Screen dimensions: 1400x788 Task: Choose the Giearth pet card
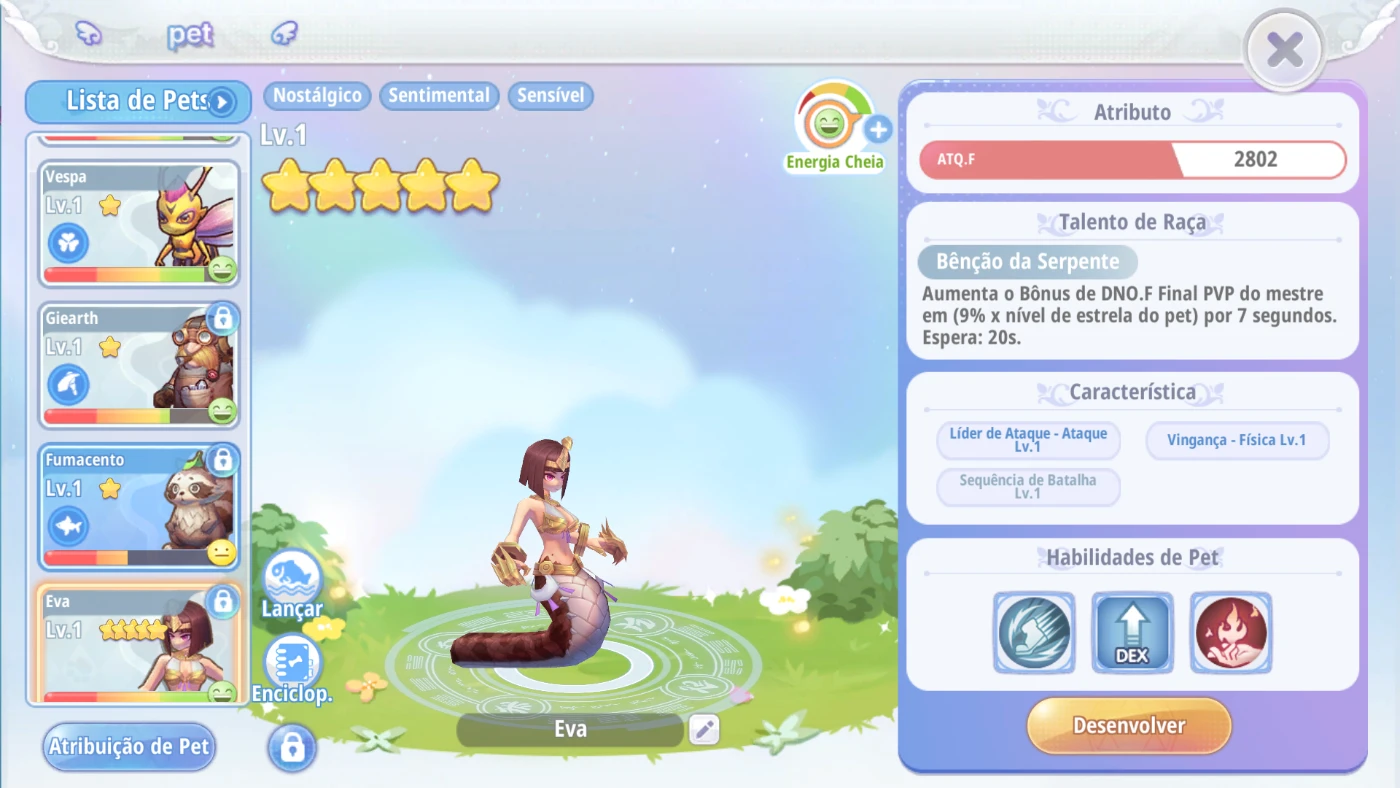139,365
